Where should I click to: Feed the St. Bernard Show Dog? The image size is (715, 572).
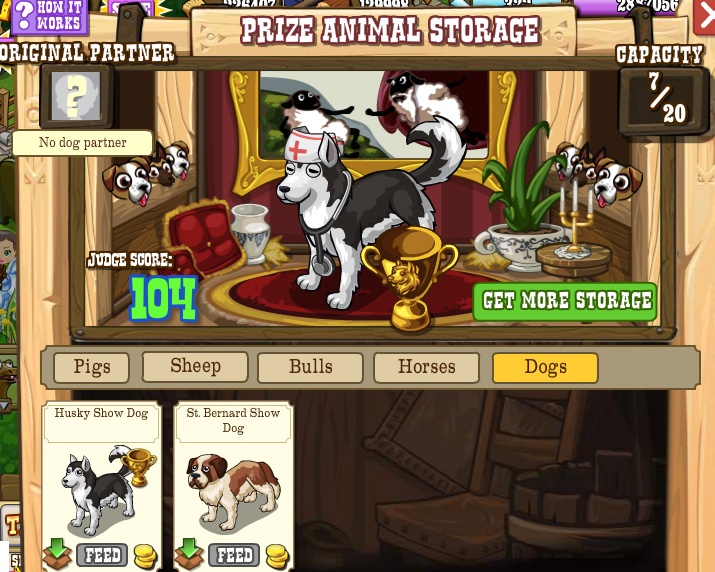(234, 555)
